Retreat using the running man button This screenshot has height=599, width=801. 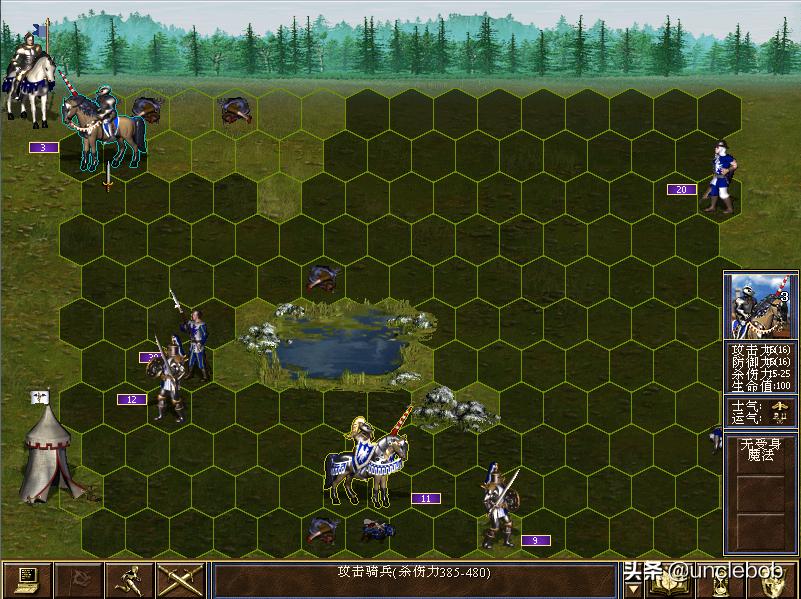tap(129, 580)
